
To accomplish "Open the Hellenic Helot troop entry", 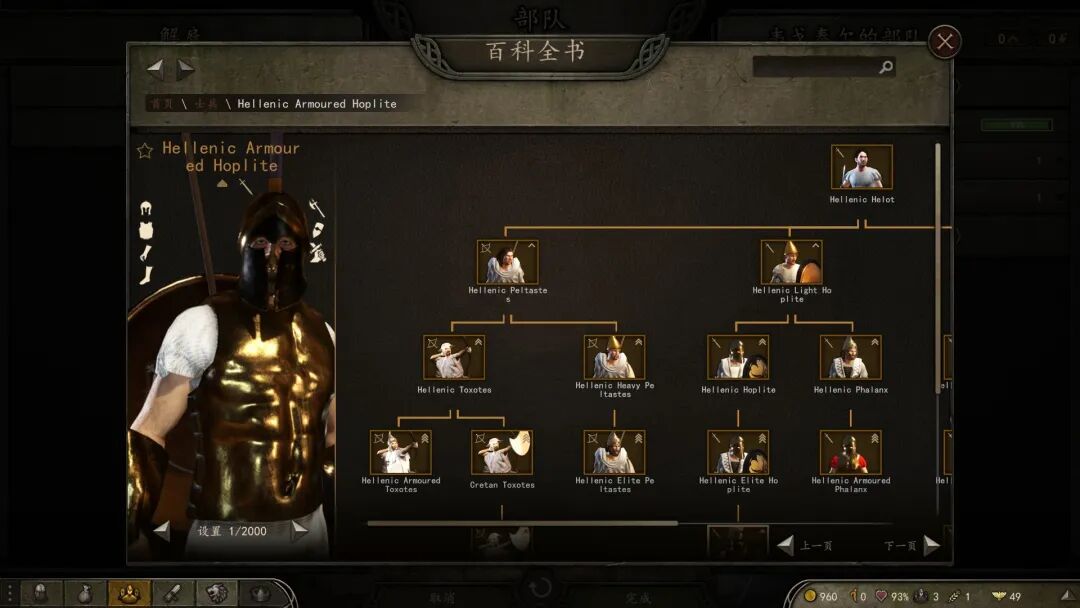I will coord(862,167).
